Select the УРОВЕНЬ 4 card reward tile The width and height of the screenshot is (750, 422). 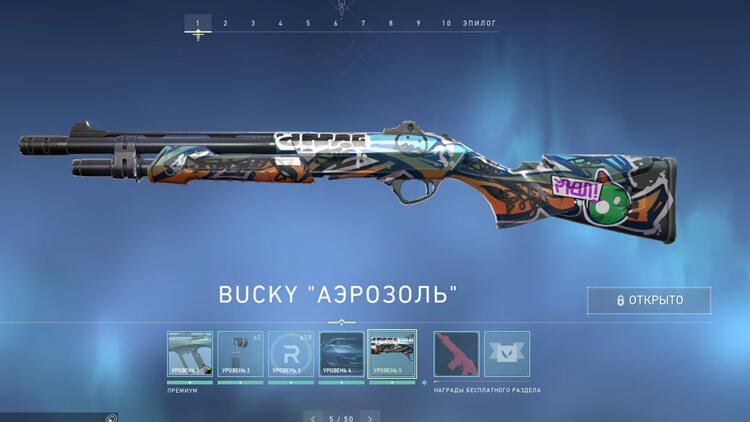341,354
